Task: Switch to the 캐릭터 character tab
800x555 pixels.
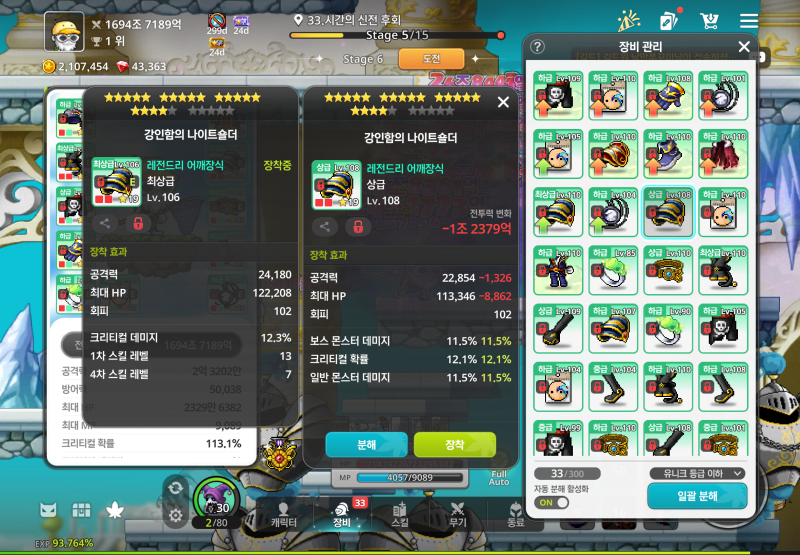Action: (x=285, y=513)
